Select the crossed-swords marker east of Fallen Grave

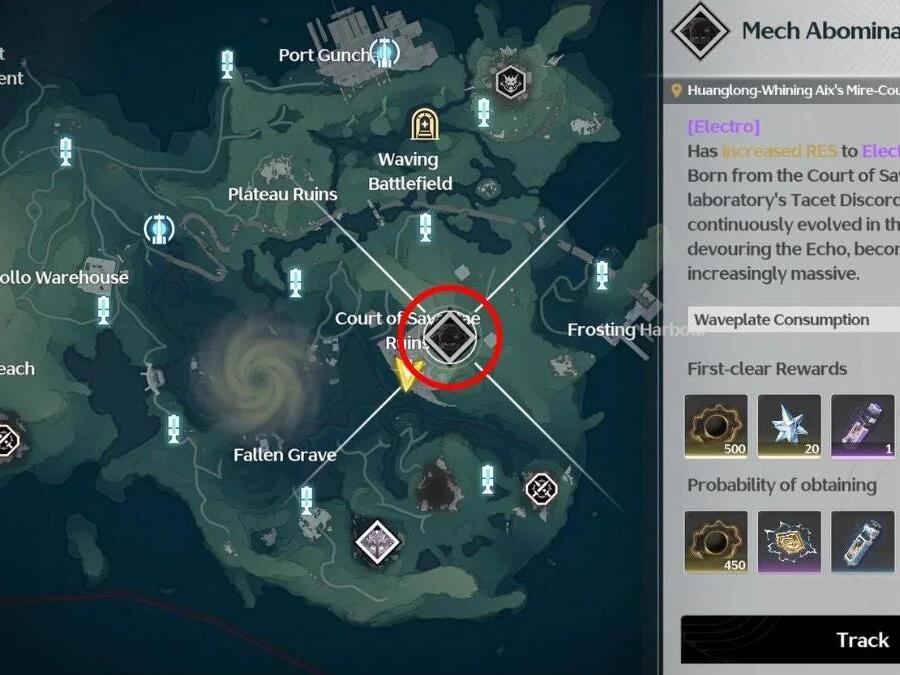tap(541, 488)
